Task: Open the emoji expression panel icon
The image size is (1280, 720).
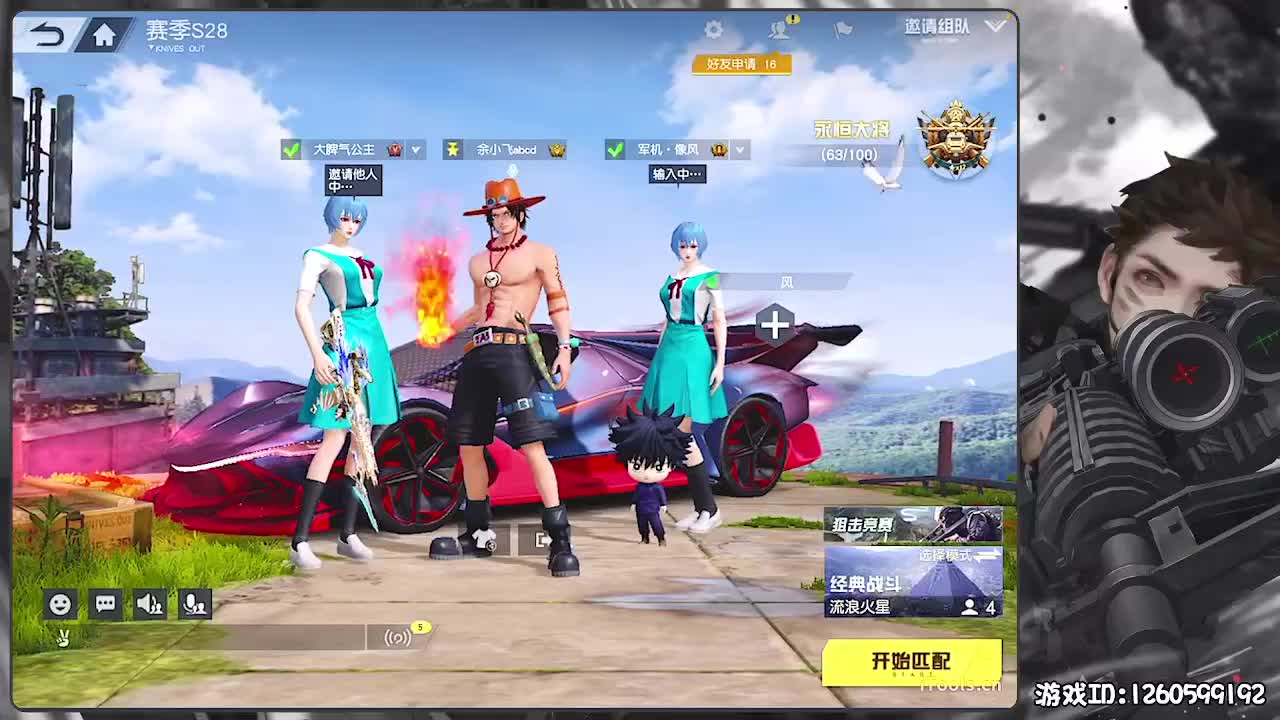Action: pos(59,604)
